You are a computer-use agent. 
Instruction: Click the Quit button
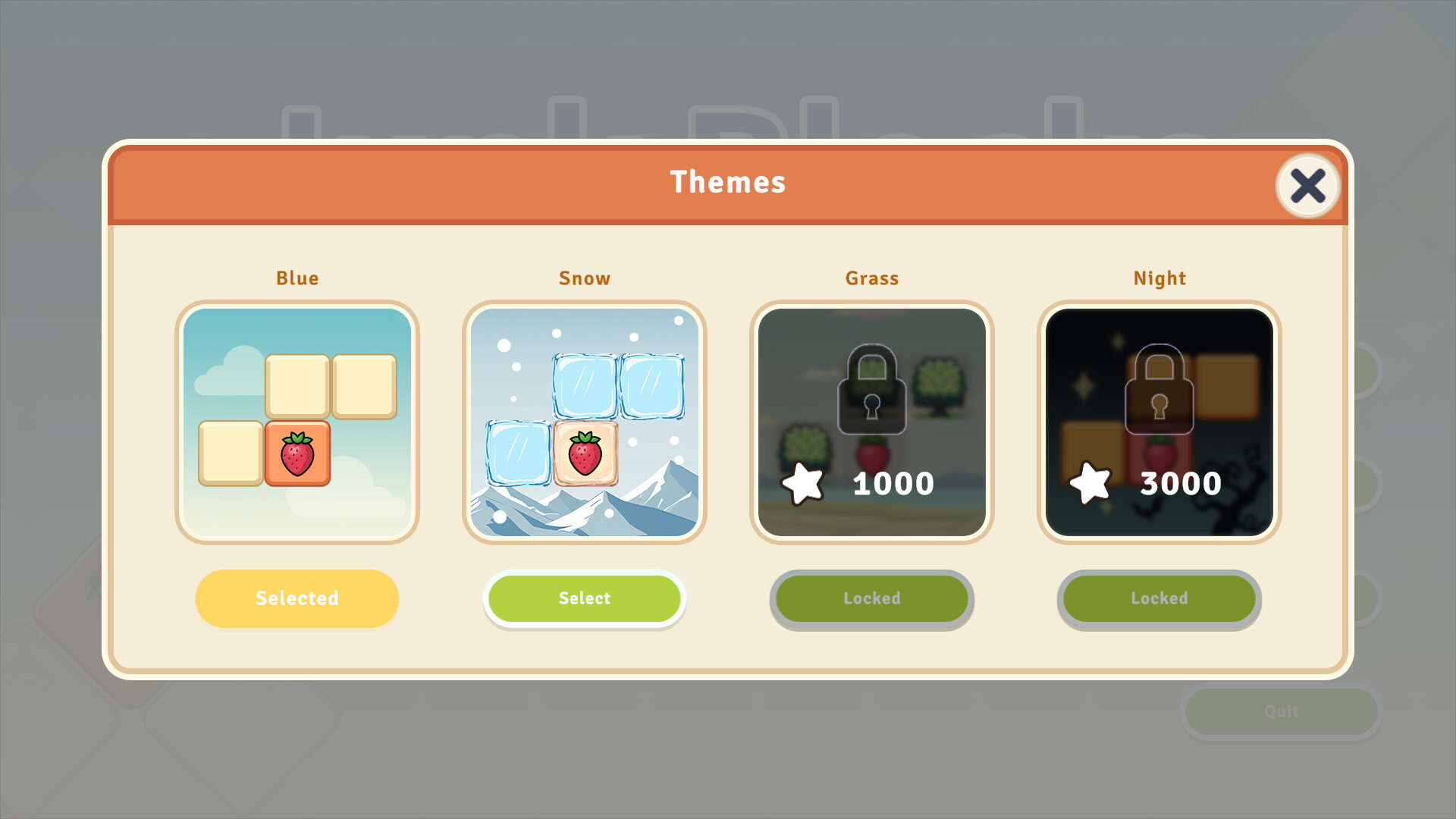[1281, 711]
